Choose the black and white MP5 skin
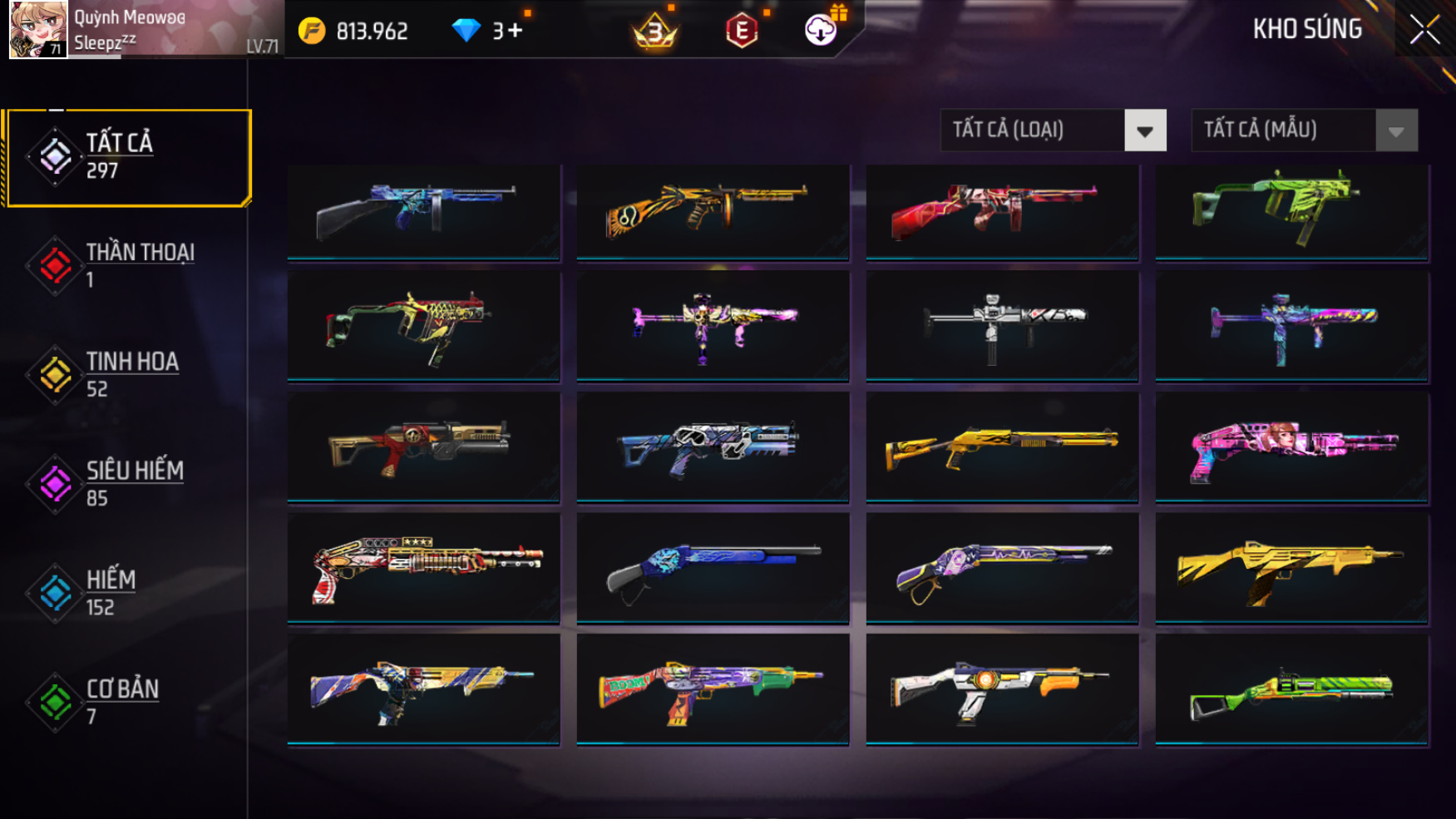Viewport: 1456px width, 819px height. point(1002,326)
